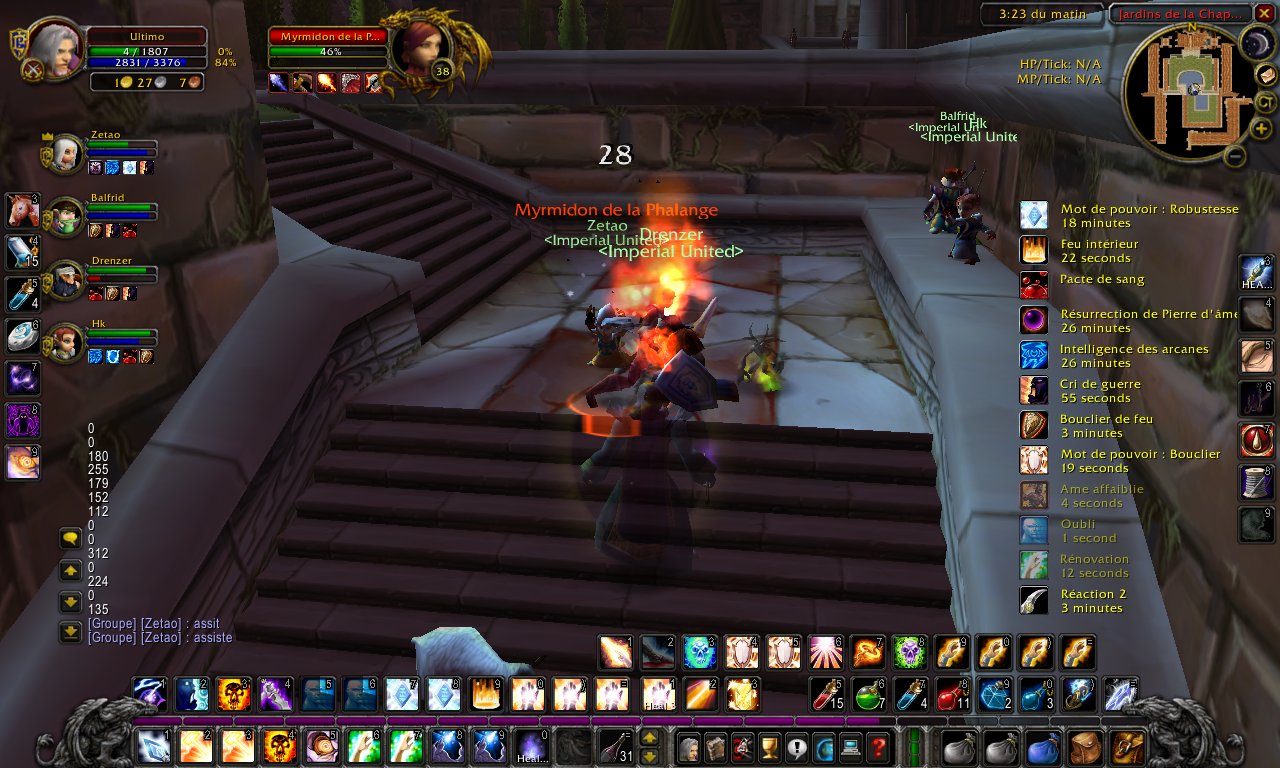Image resolution: width=1280 pixels, height=768 pixels.
Task: Zoom in the minimap with the plus button
Action: (x=1264, y=128)
